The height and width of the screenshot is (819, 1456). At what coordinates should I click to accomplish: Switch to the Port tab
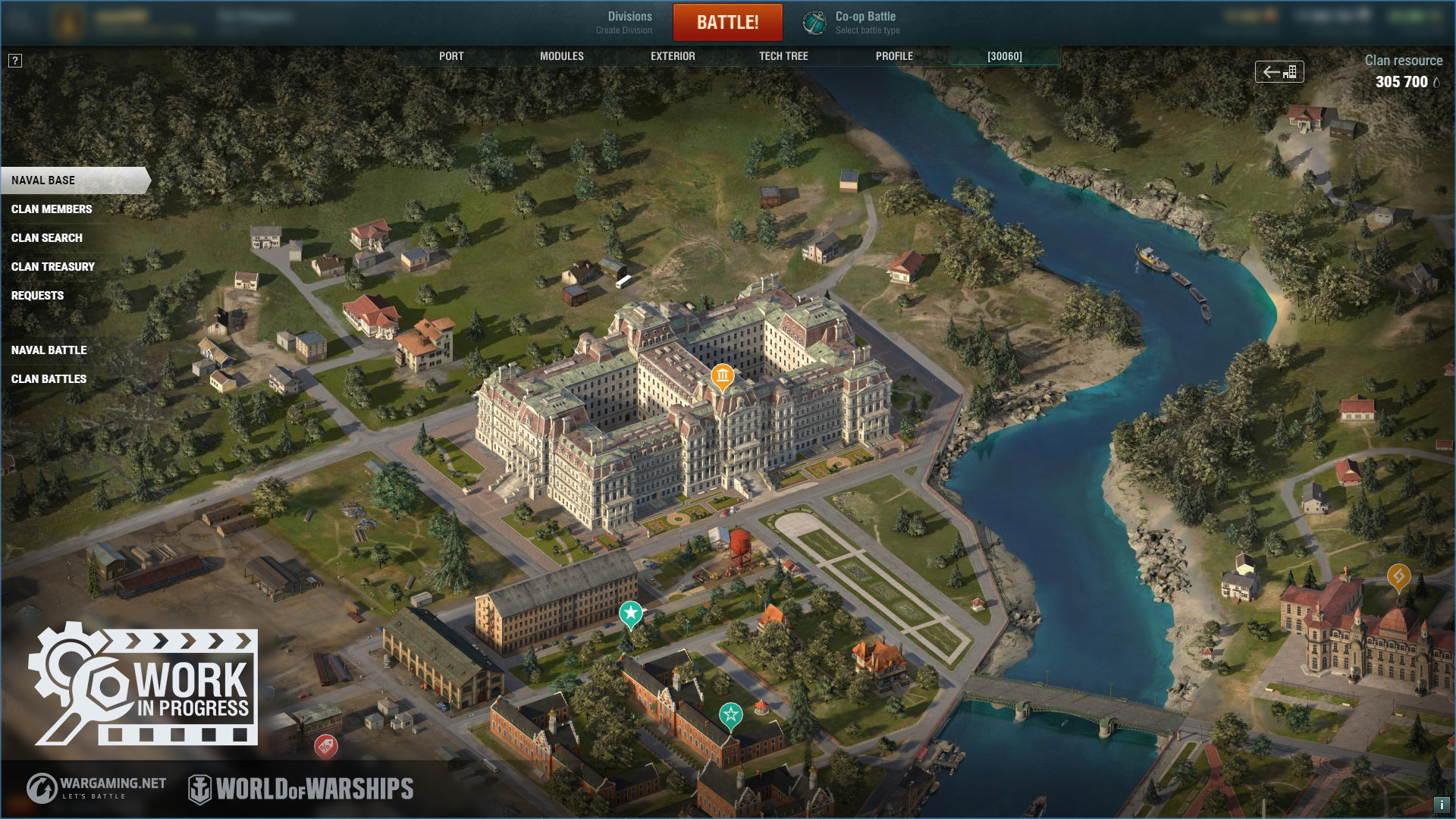451,56
